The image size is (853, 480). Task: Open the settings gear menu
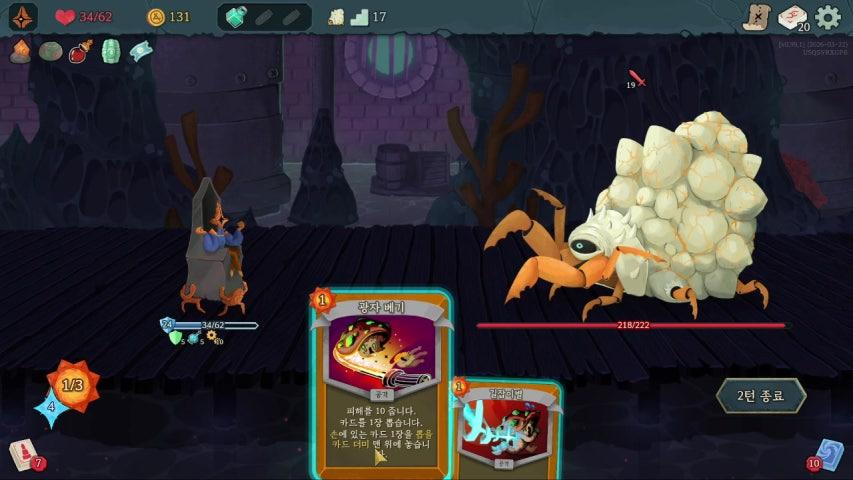[828, 17]
